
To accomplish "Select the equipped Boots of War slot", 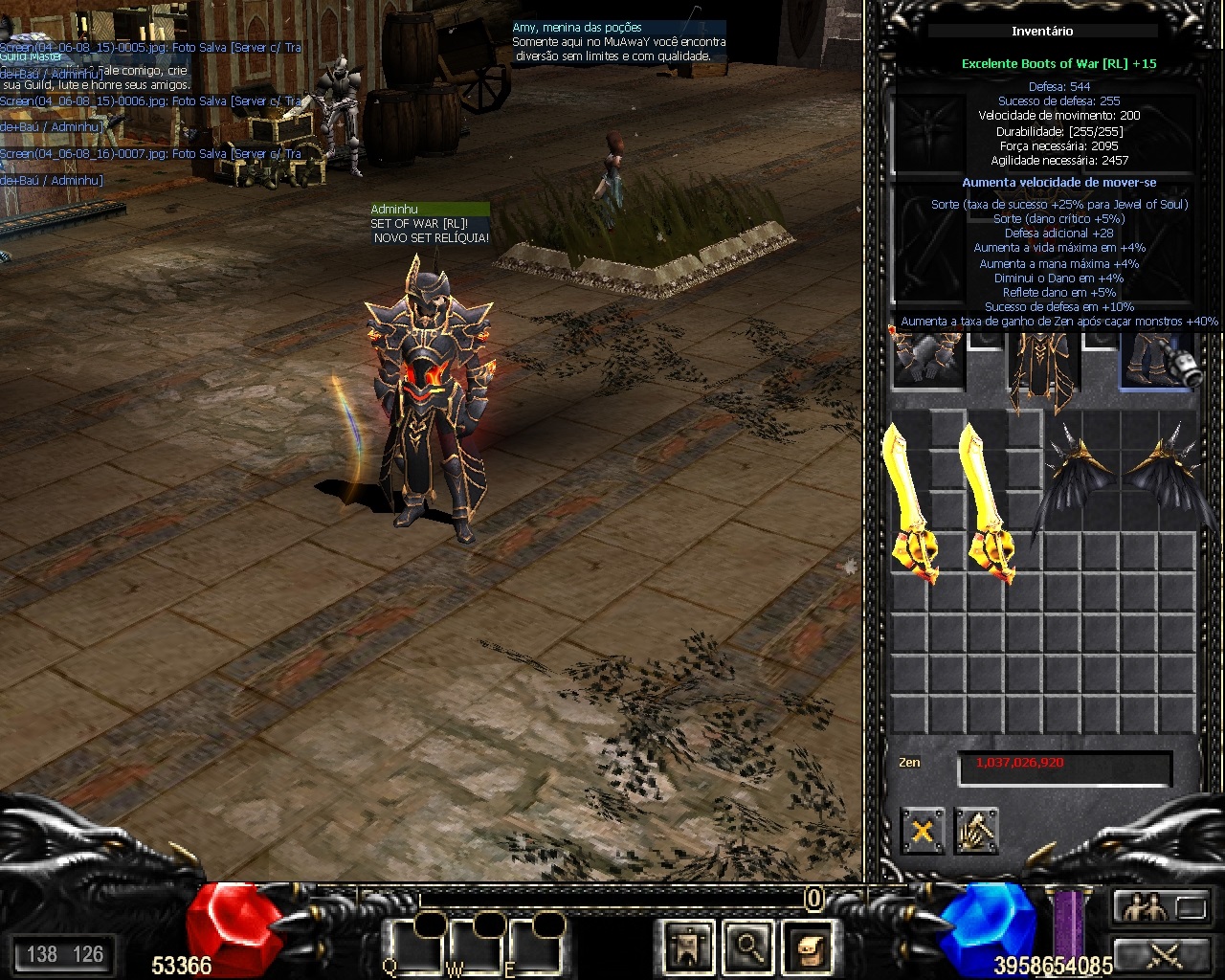I will click(1158, 362).
